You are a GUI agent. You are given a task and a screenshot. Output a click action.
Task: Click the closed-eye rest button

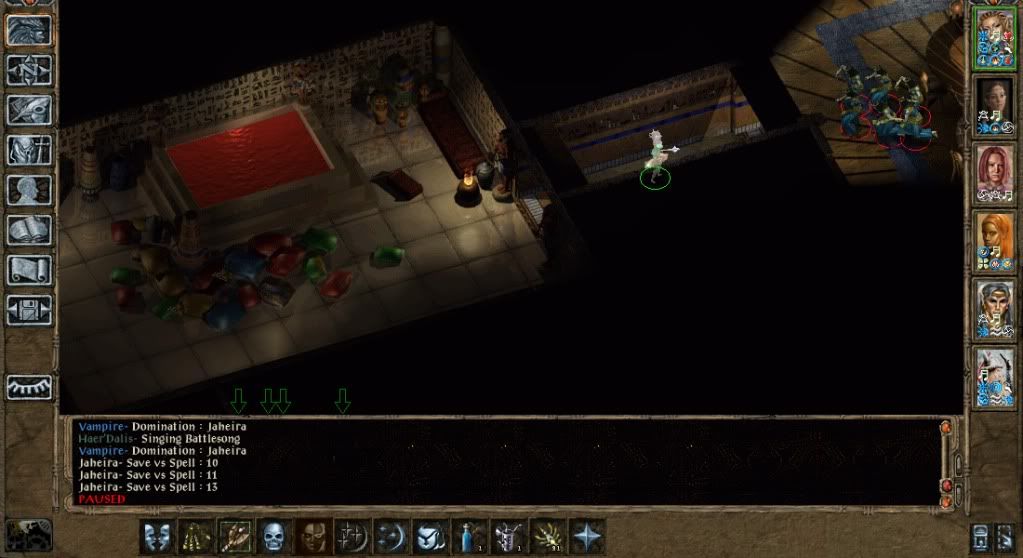[30, 387]
